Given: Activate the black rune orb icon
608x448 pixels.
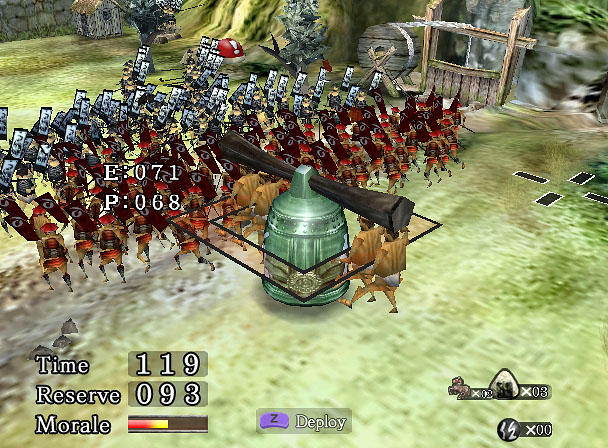Looking at the screenshot, I should (x=508, y=427).
